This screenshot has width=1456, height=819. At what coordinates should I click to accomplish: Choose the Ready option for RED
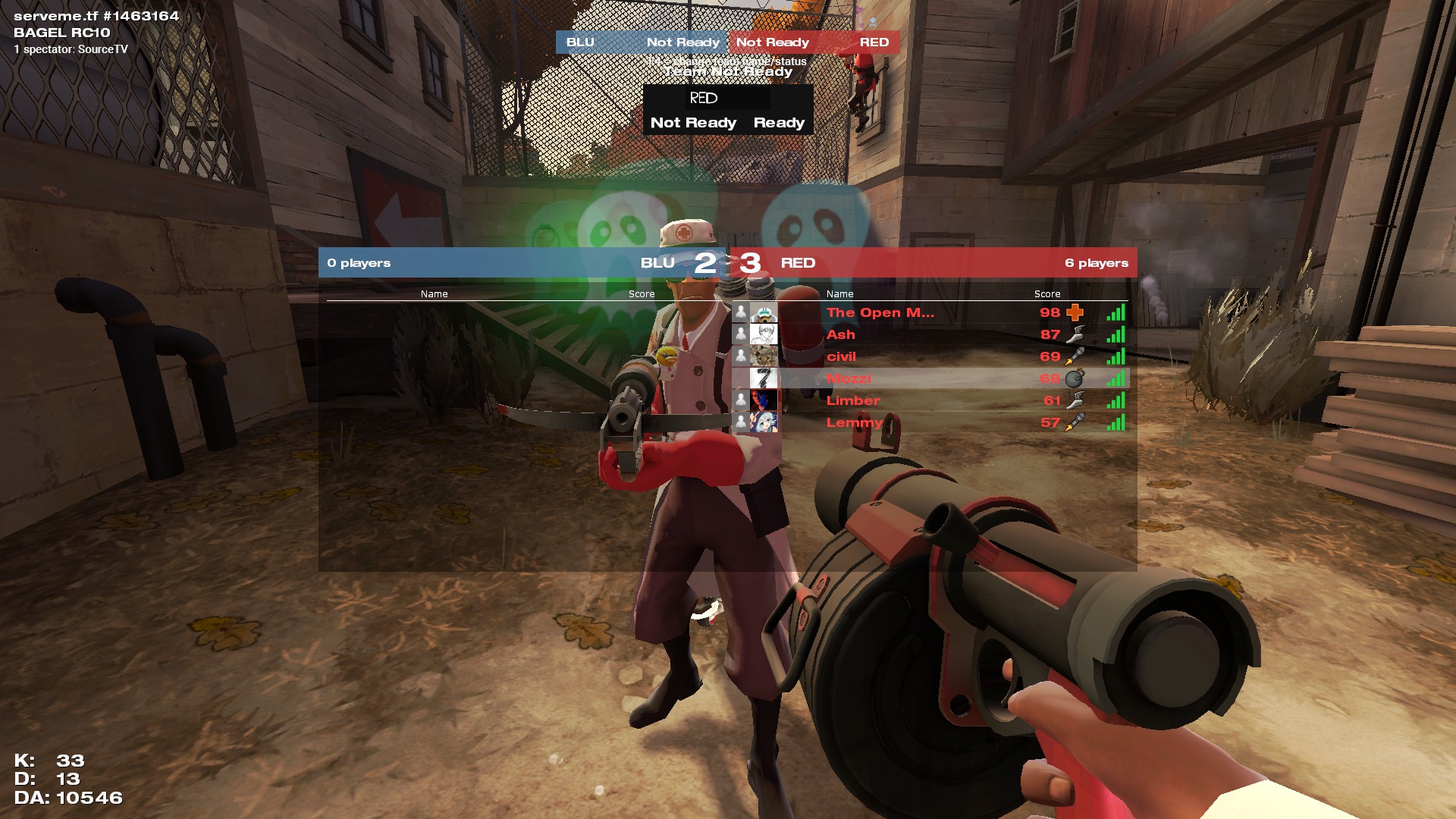coord(779,123)
